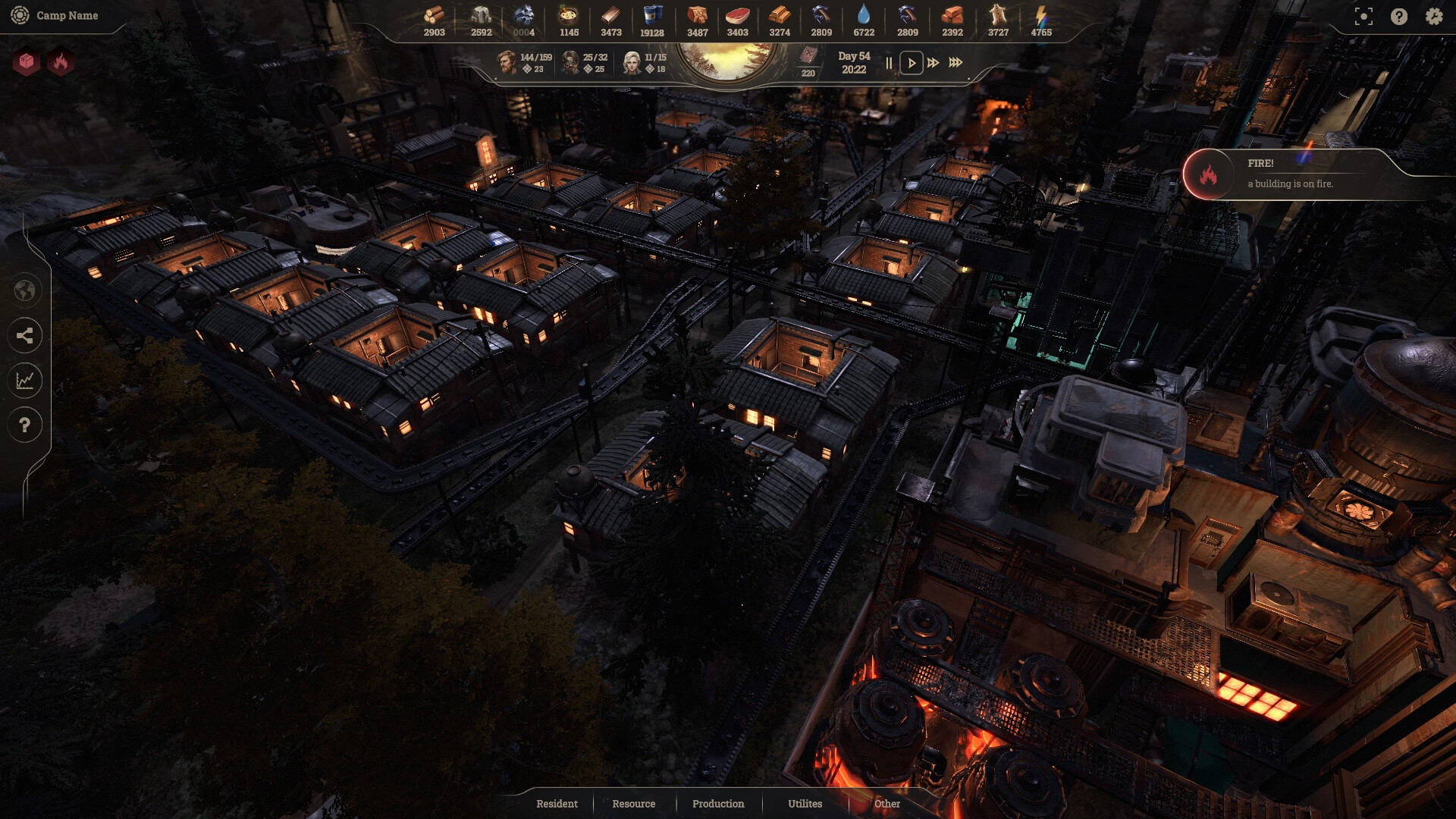Select the lightning energy resource icon
Viewport: 1456px width, 819px height.
point(1043,13)
